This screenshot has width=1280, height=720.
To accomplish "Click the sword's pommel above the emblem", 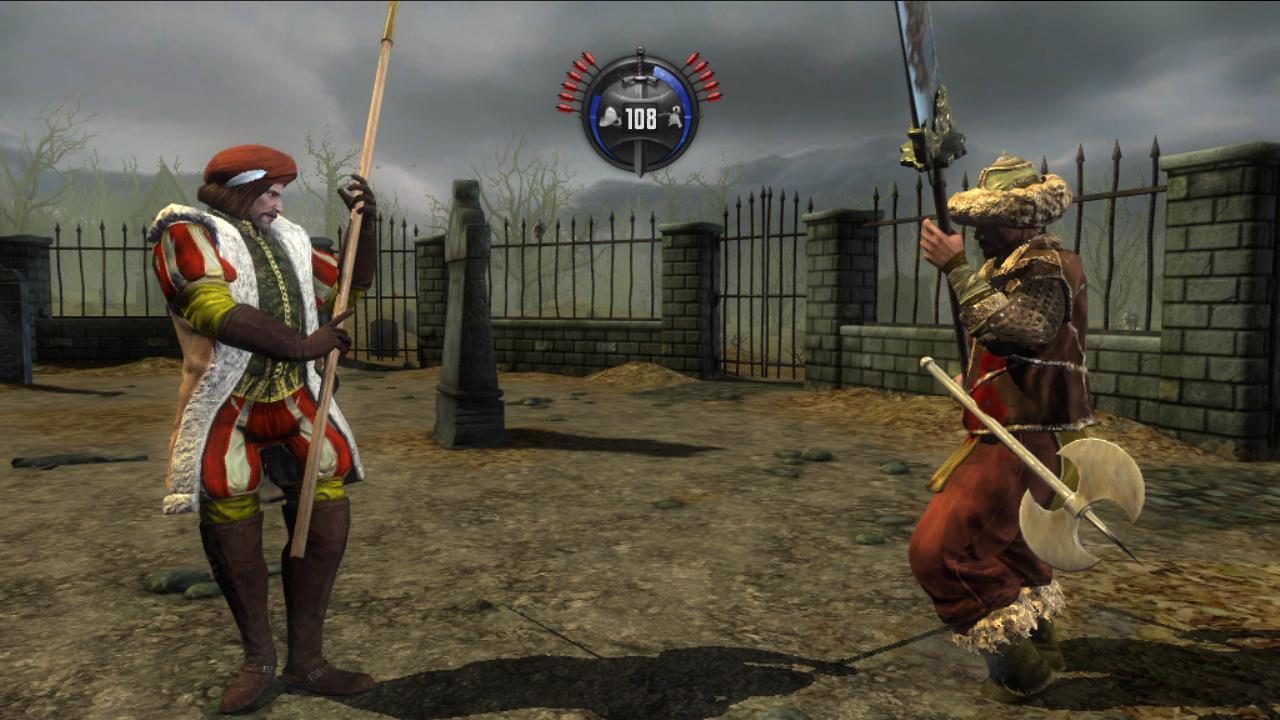I will coord(640,48).
